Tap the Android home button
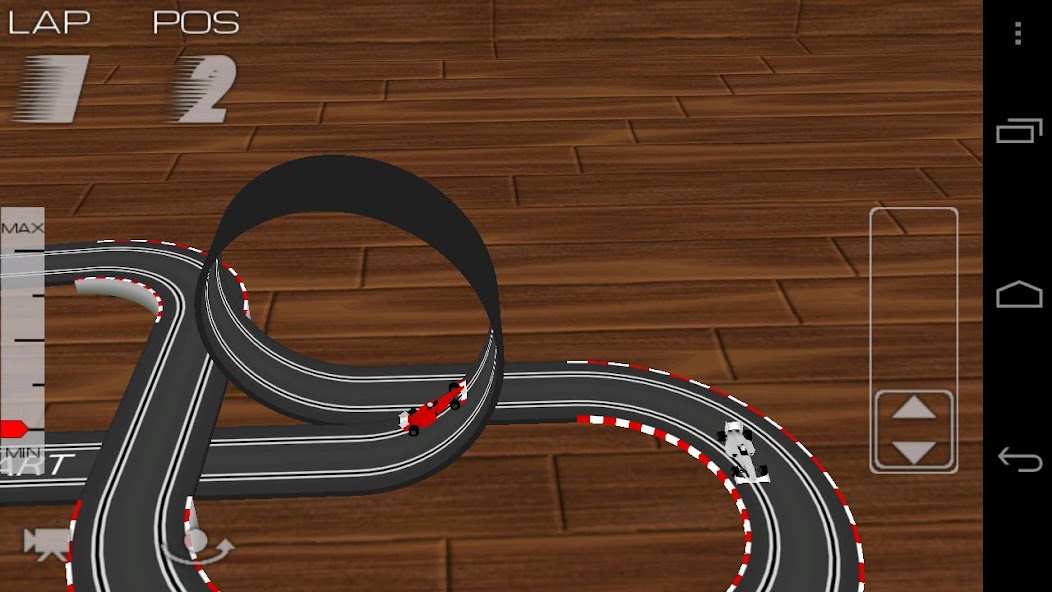 point(1018,295)
